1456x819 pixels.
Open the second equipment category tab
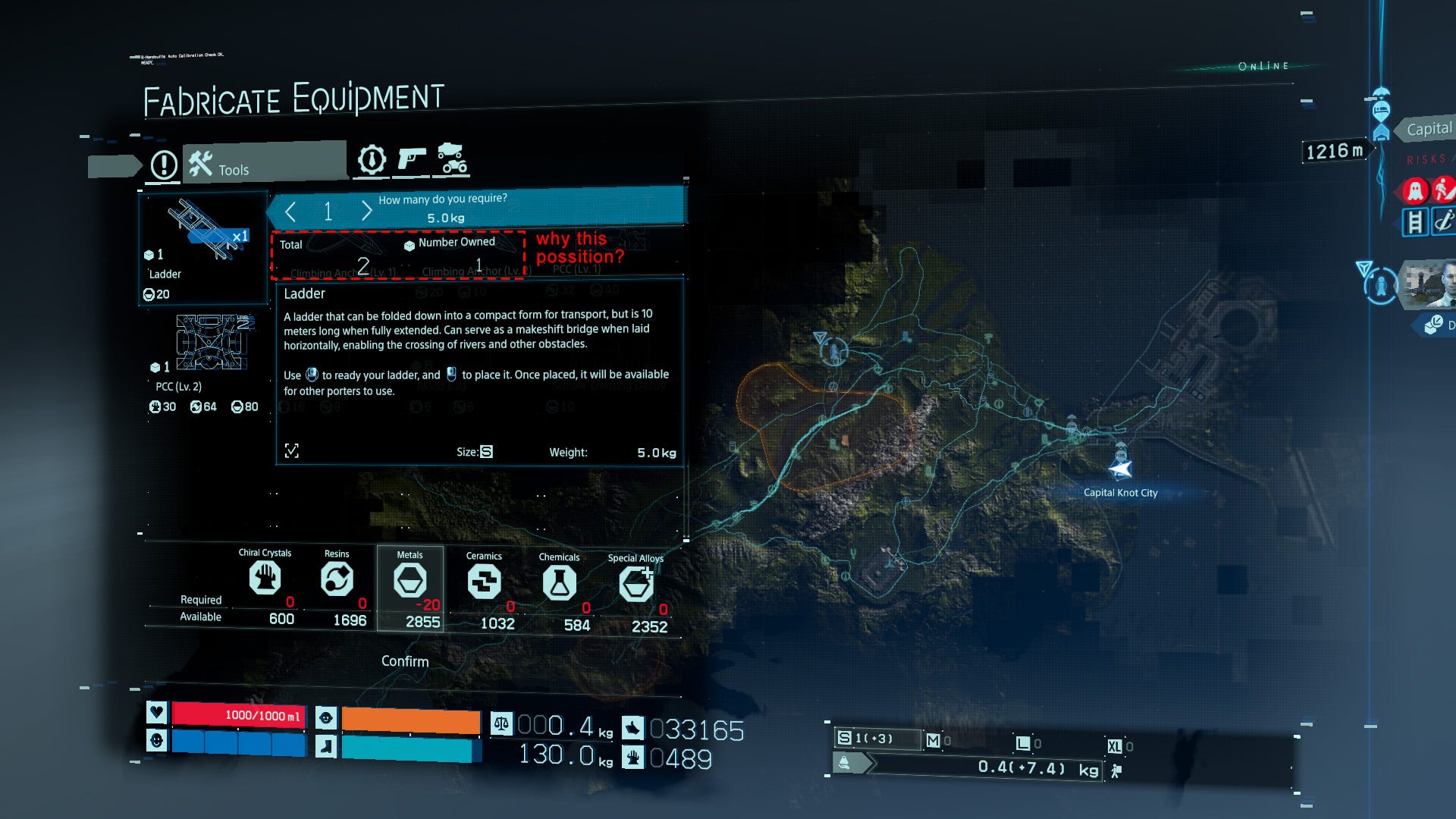(x=372, y=160)
